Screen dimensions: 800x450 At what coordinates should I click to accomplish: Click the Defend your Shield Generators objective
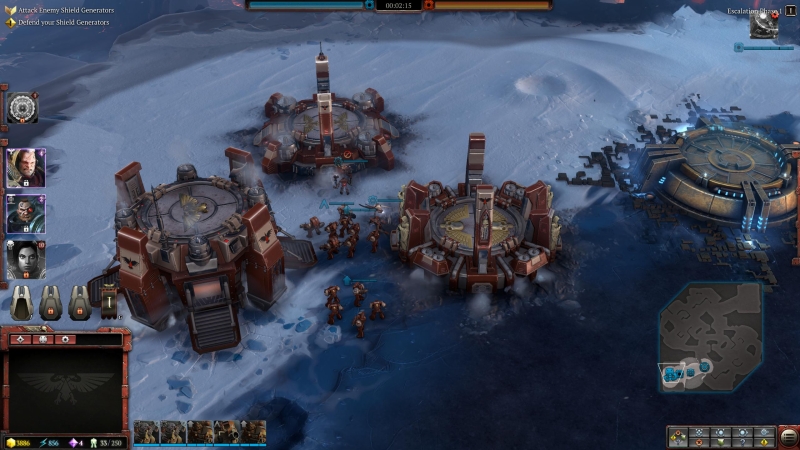pos(63,22)
